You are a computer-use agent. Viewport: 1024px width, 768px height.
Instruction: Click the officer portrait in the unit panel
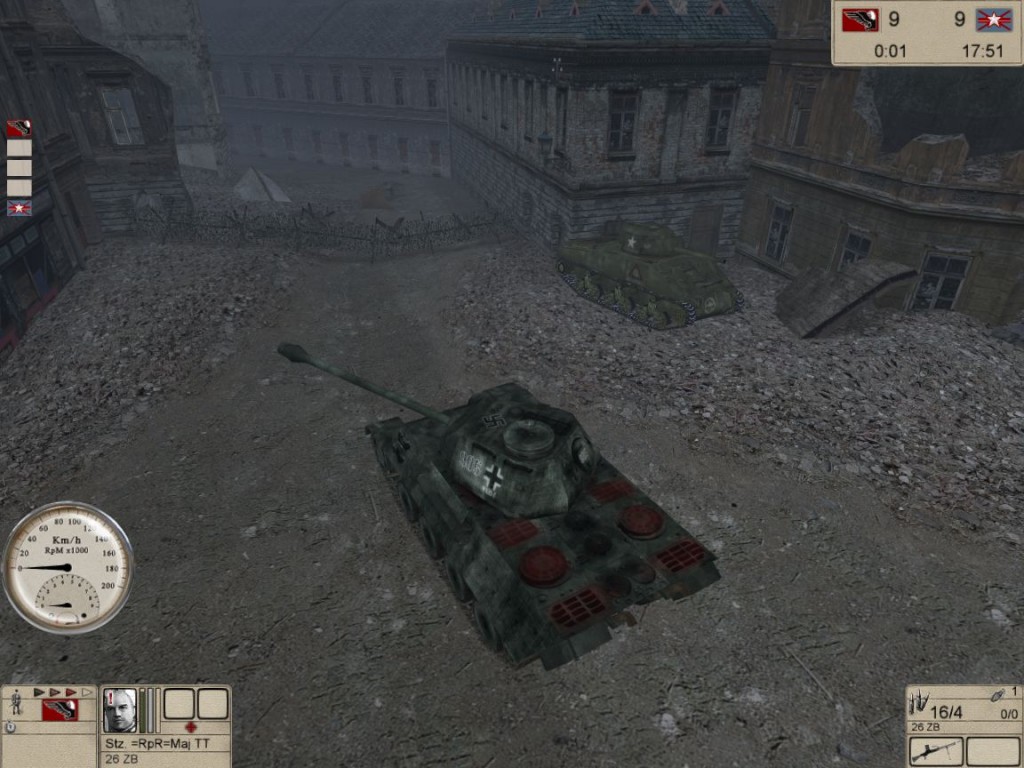pyautogui.click(x=121, y=709)
